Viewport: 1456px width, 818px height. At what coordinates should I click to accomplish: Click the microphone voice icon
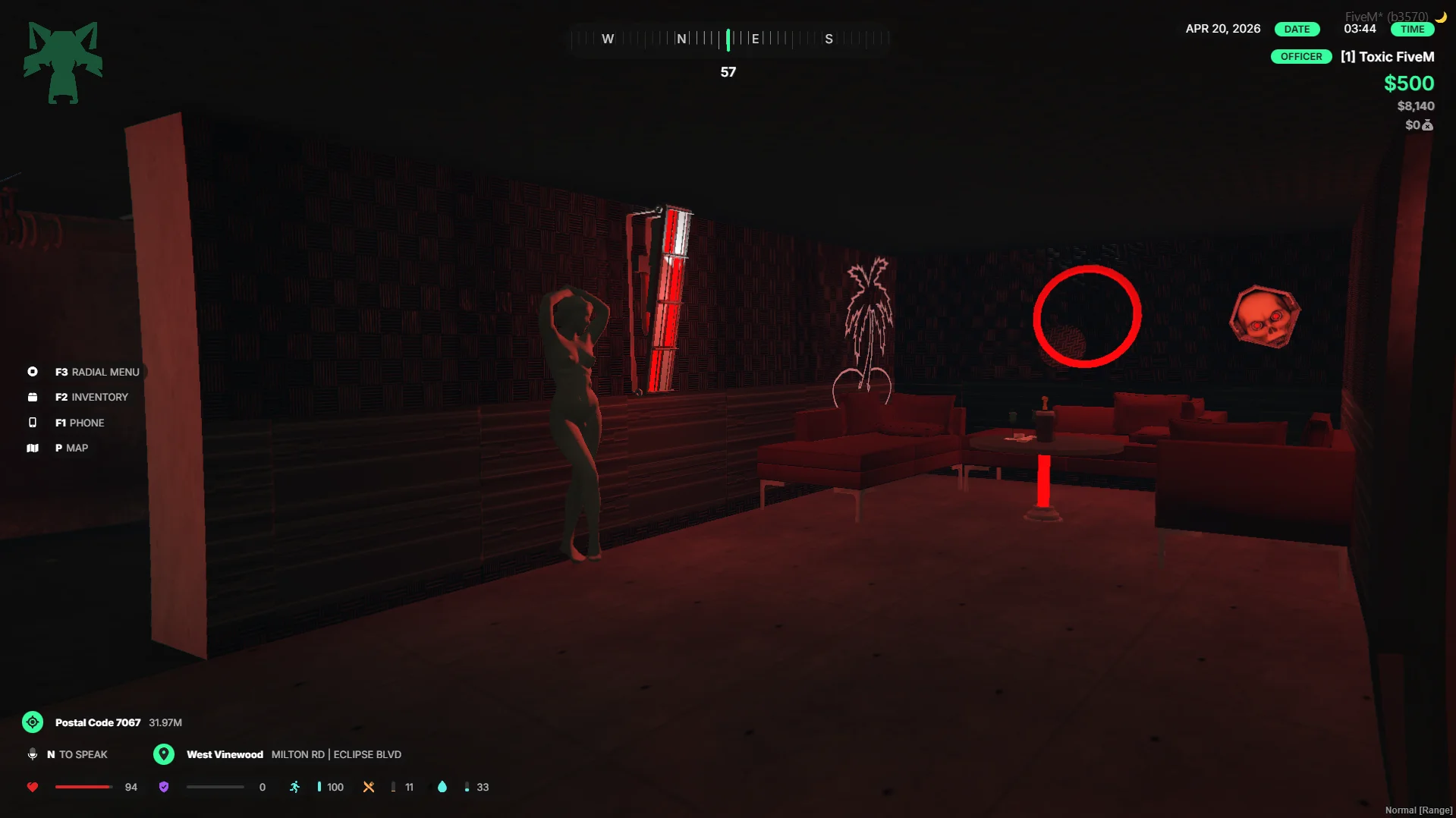[x=33, y=754]
